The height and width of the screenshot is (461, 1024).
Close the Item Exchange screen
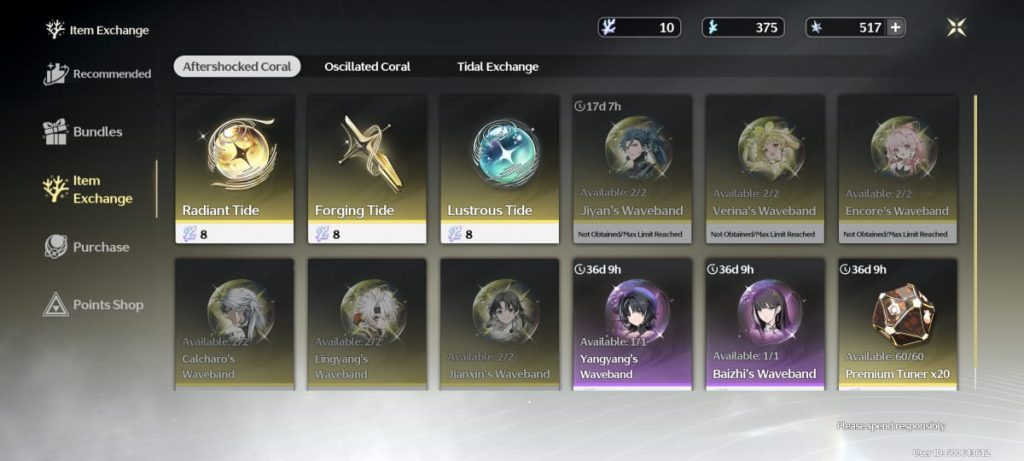coord(956,28)
